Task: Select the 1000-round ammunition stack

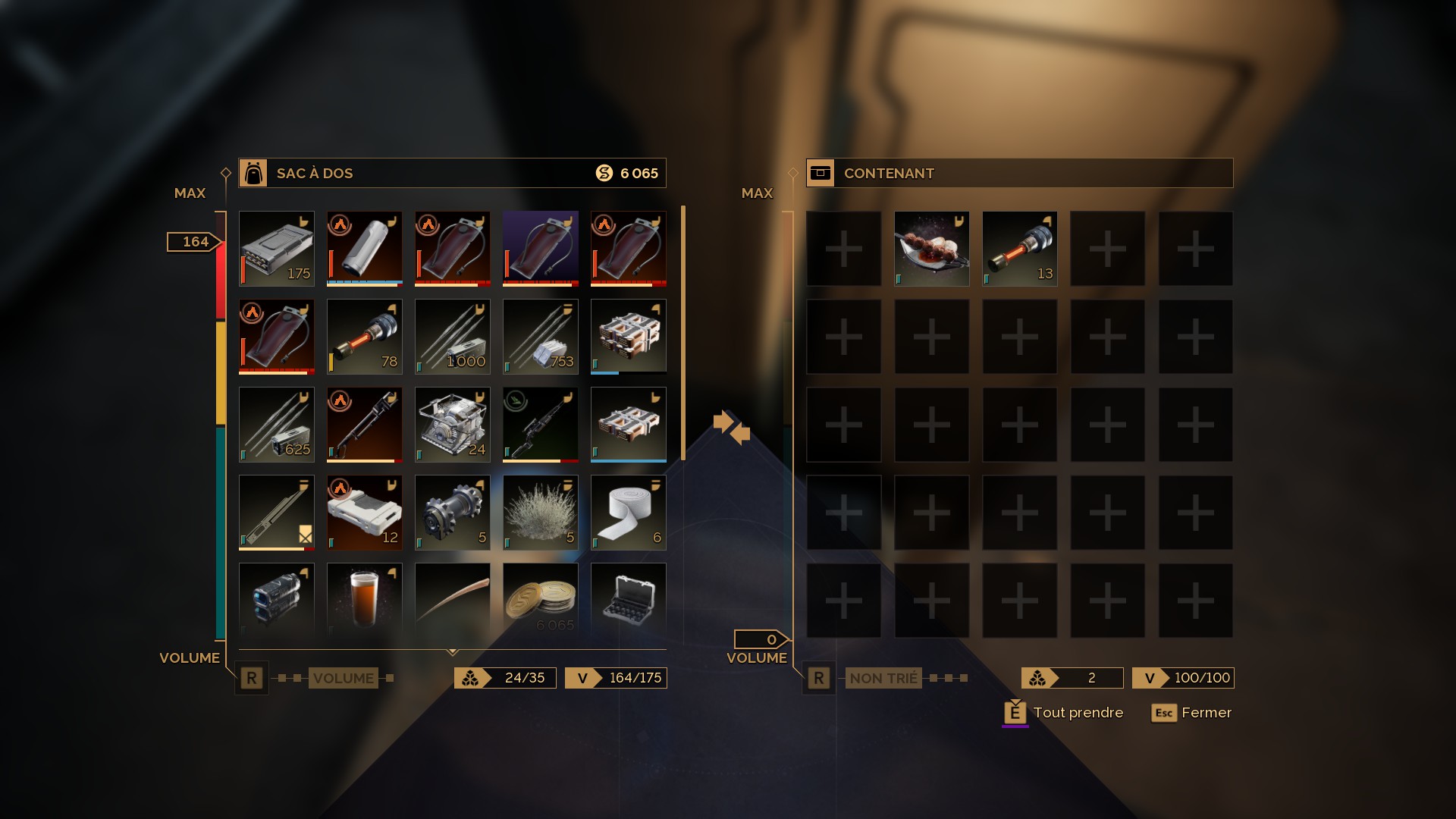Action: [453, 337]
